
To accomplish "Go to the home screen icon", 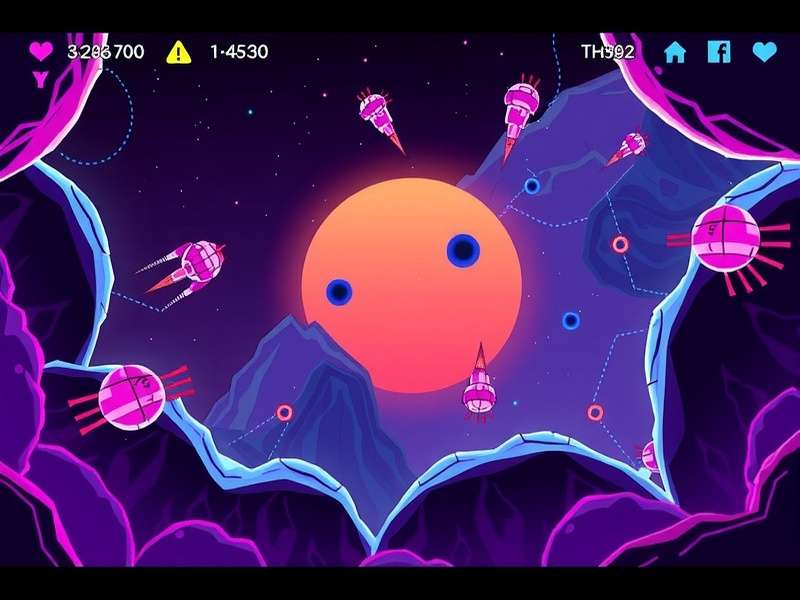I will pyautogui.click(x=676, y=52).
